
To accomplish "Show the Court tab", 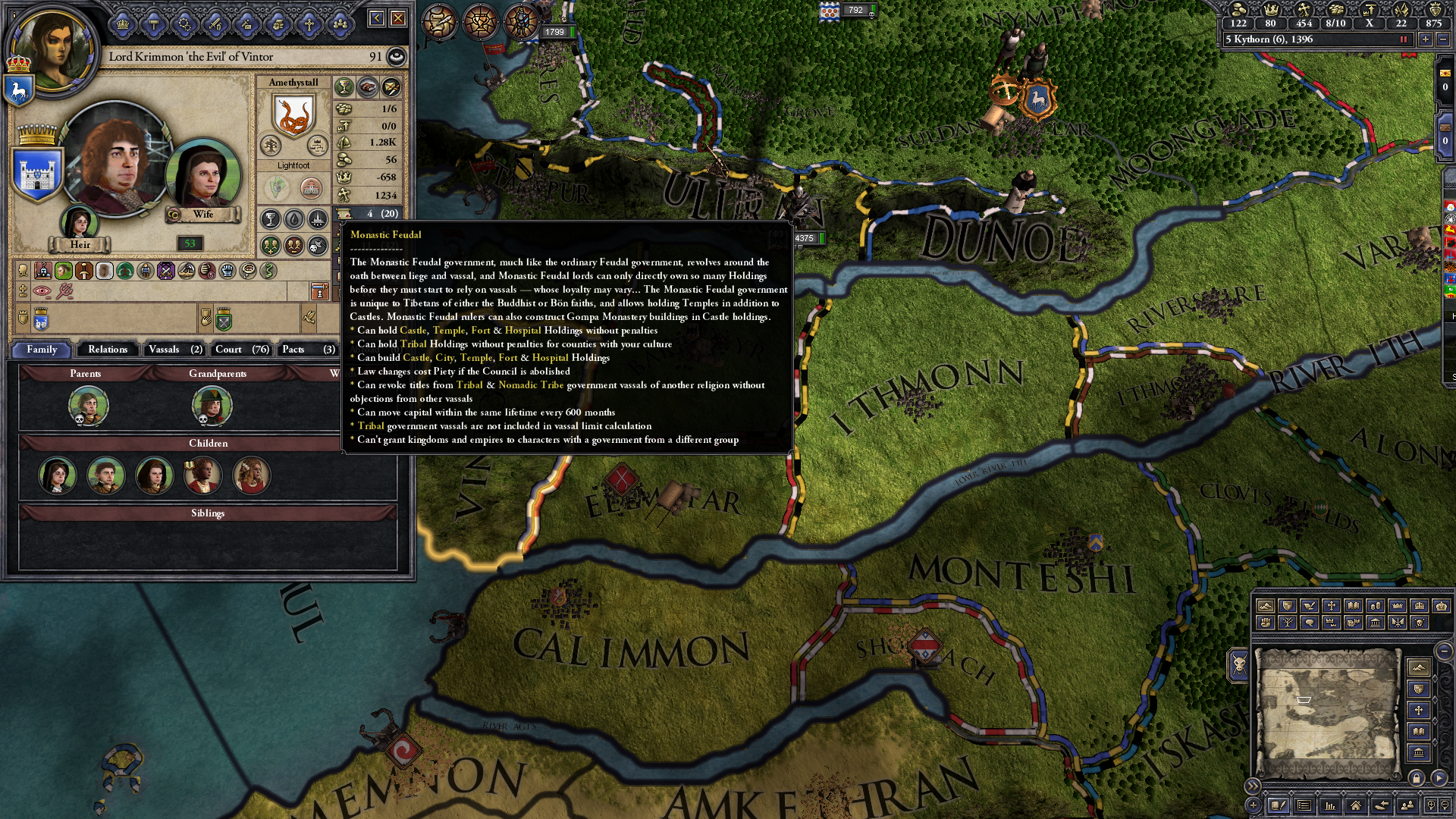I will coord(241,350).
